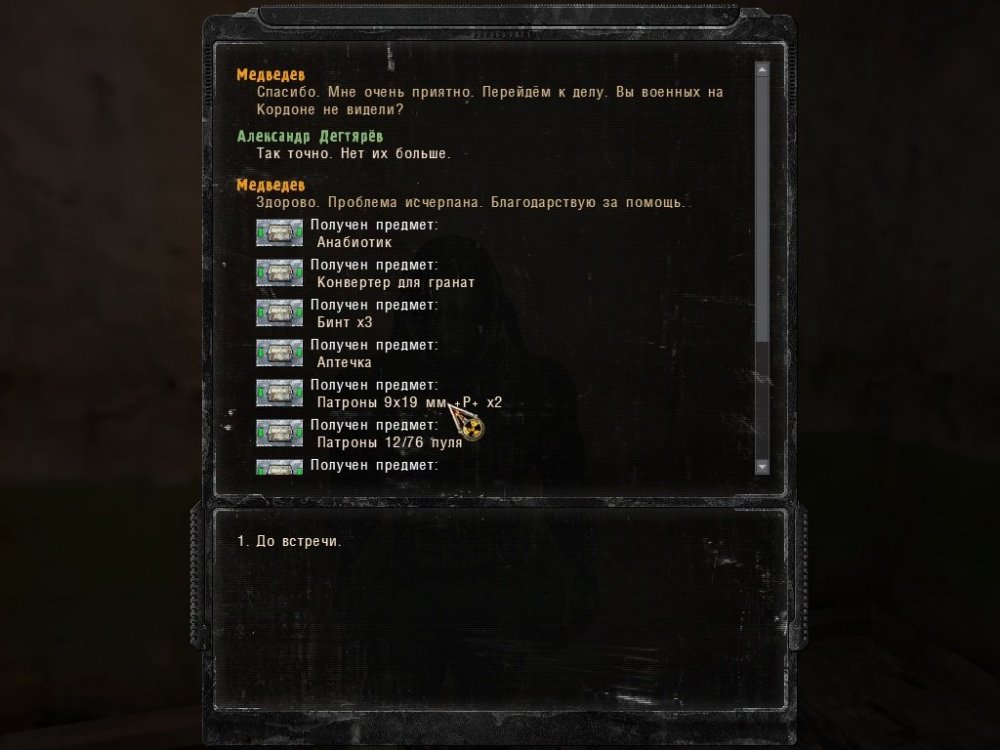Click the dialogue scrollbar down arrow
Image resolution: width=1000 pixels, height=750 pixels.
click(762, 467)
